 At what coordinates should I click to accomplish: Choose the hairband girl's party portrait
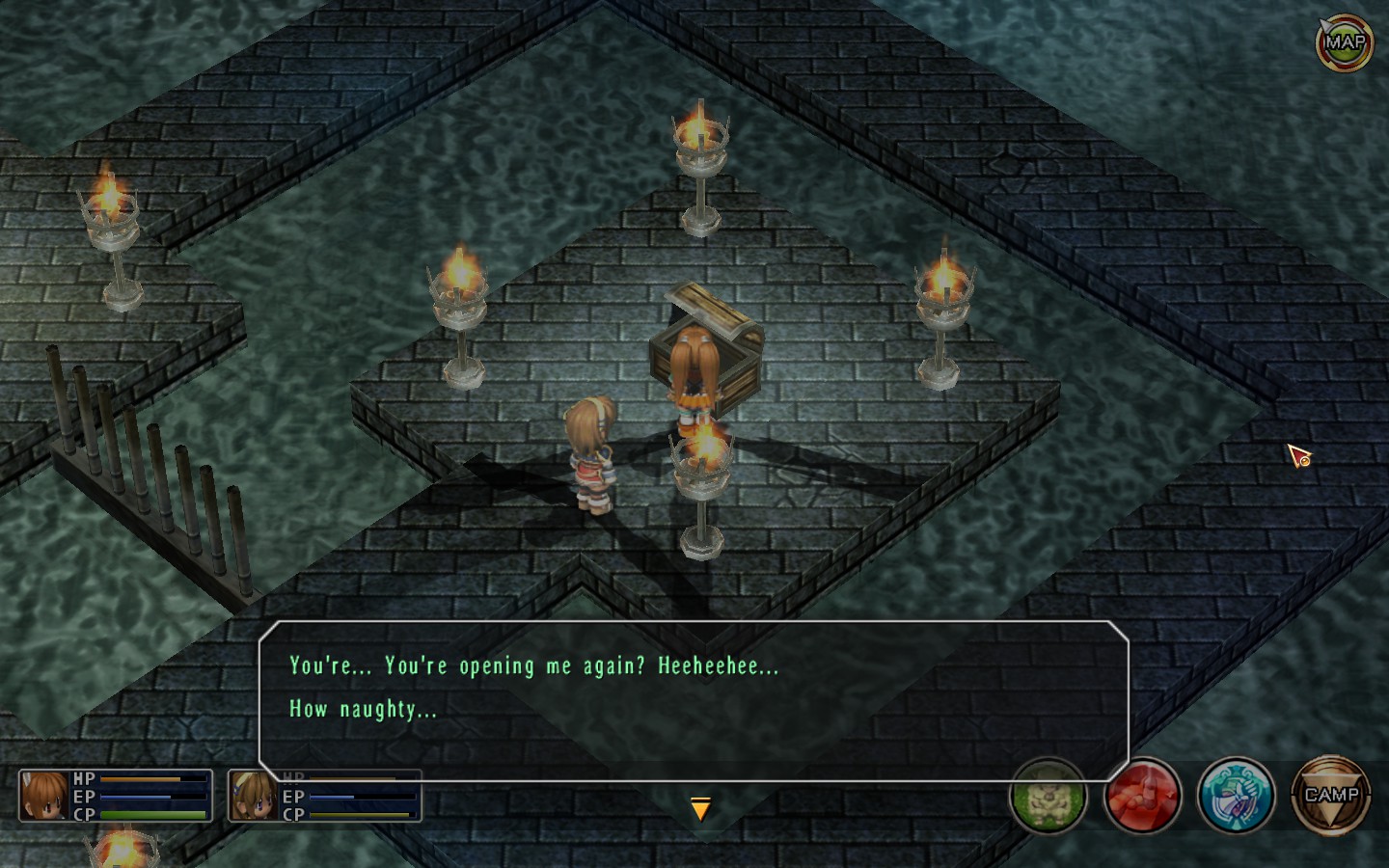(x=254, y=796)
